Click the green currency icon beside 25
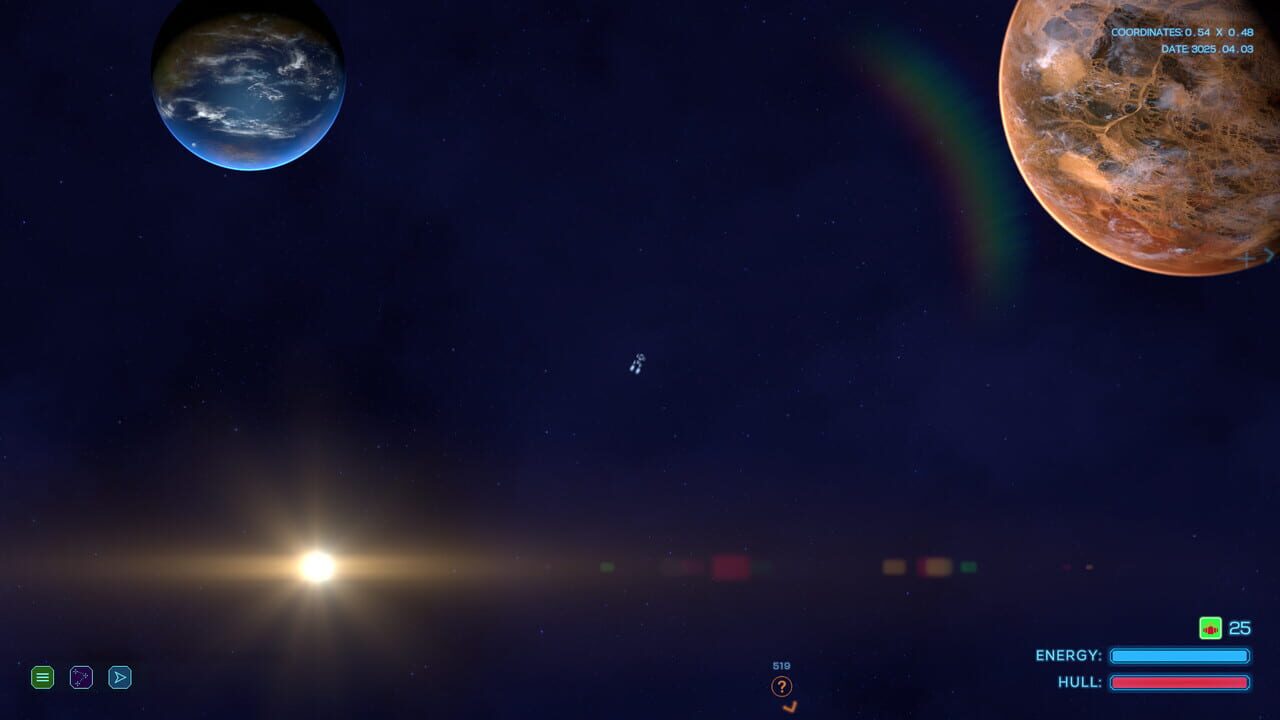1280x720 pixels. [x=1210, y=628]
